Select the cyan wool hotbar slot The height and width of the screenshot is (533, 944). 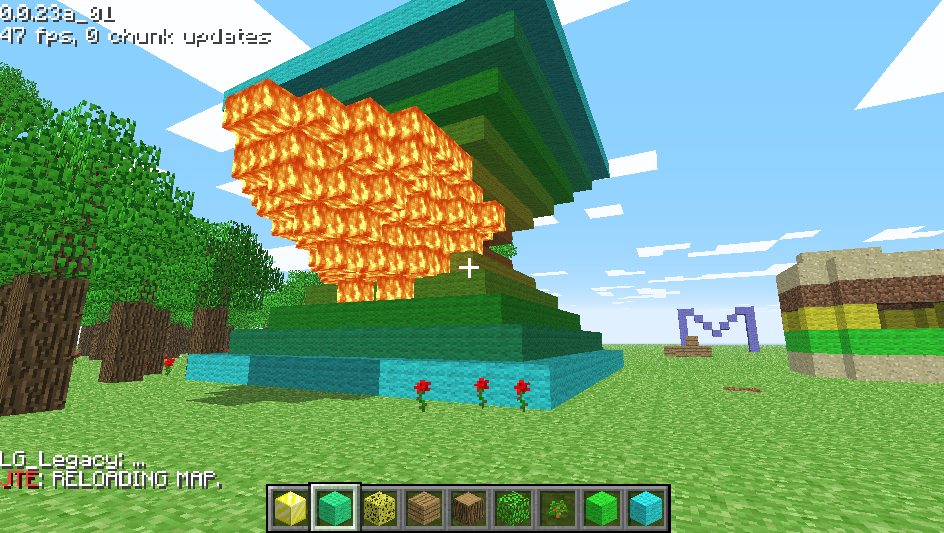pyautogui.click(x=644, y=509)
